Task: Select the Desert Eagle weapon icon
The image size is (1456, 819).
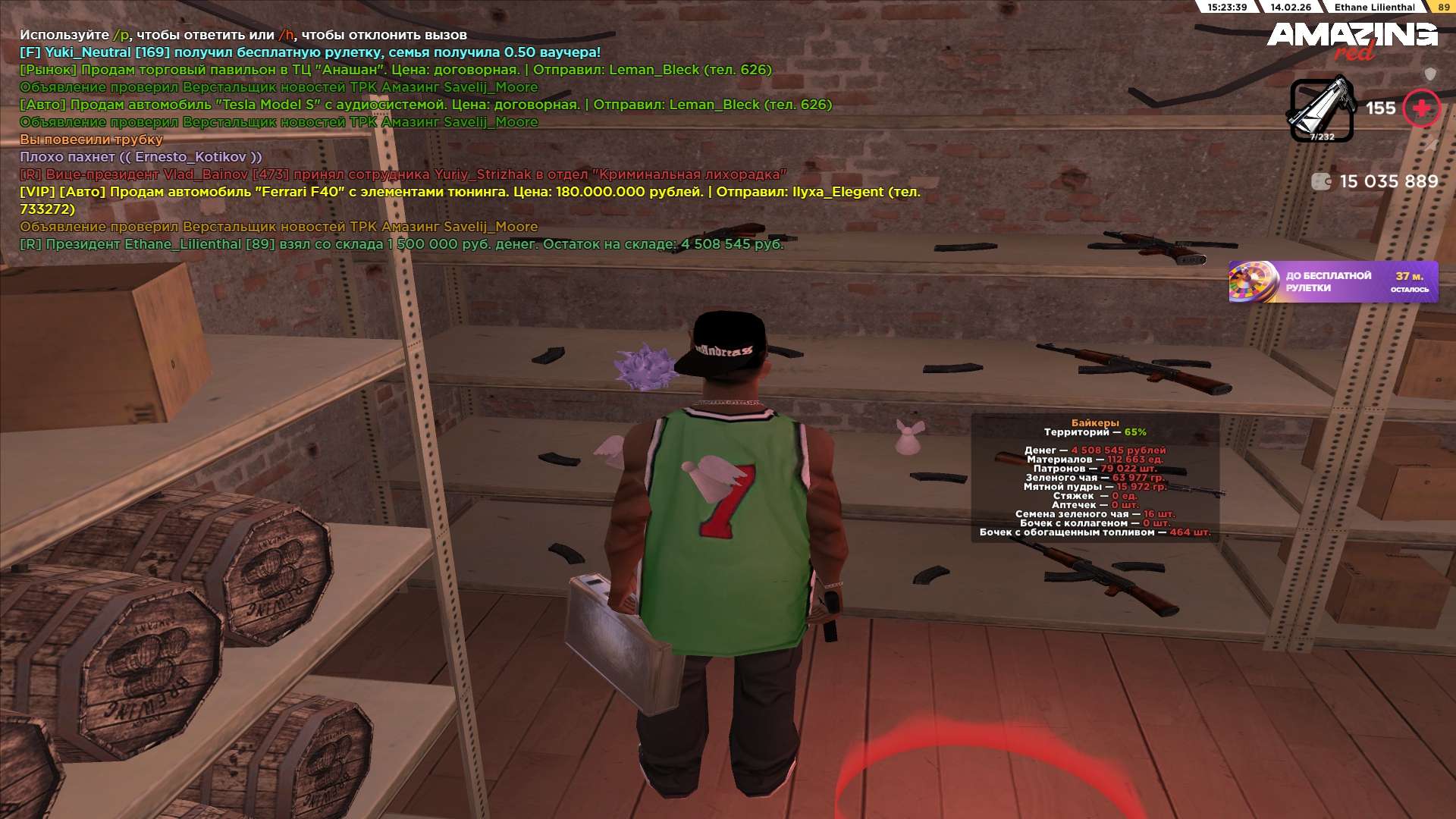Action: coord(1322,110)
